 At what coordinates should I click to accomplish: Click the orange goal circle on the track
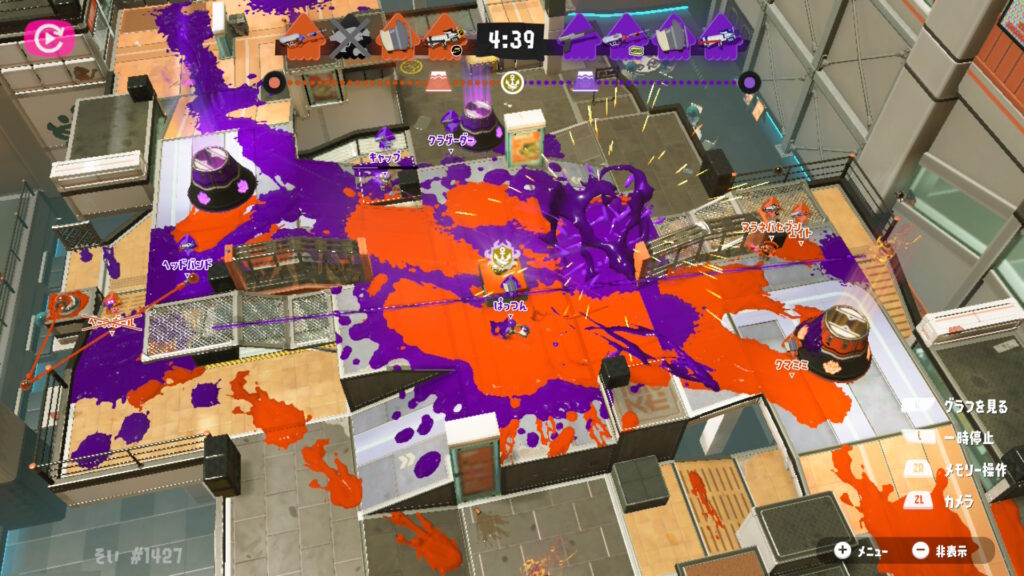click(x=271, y=84)
